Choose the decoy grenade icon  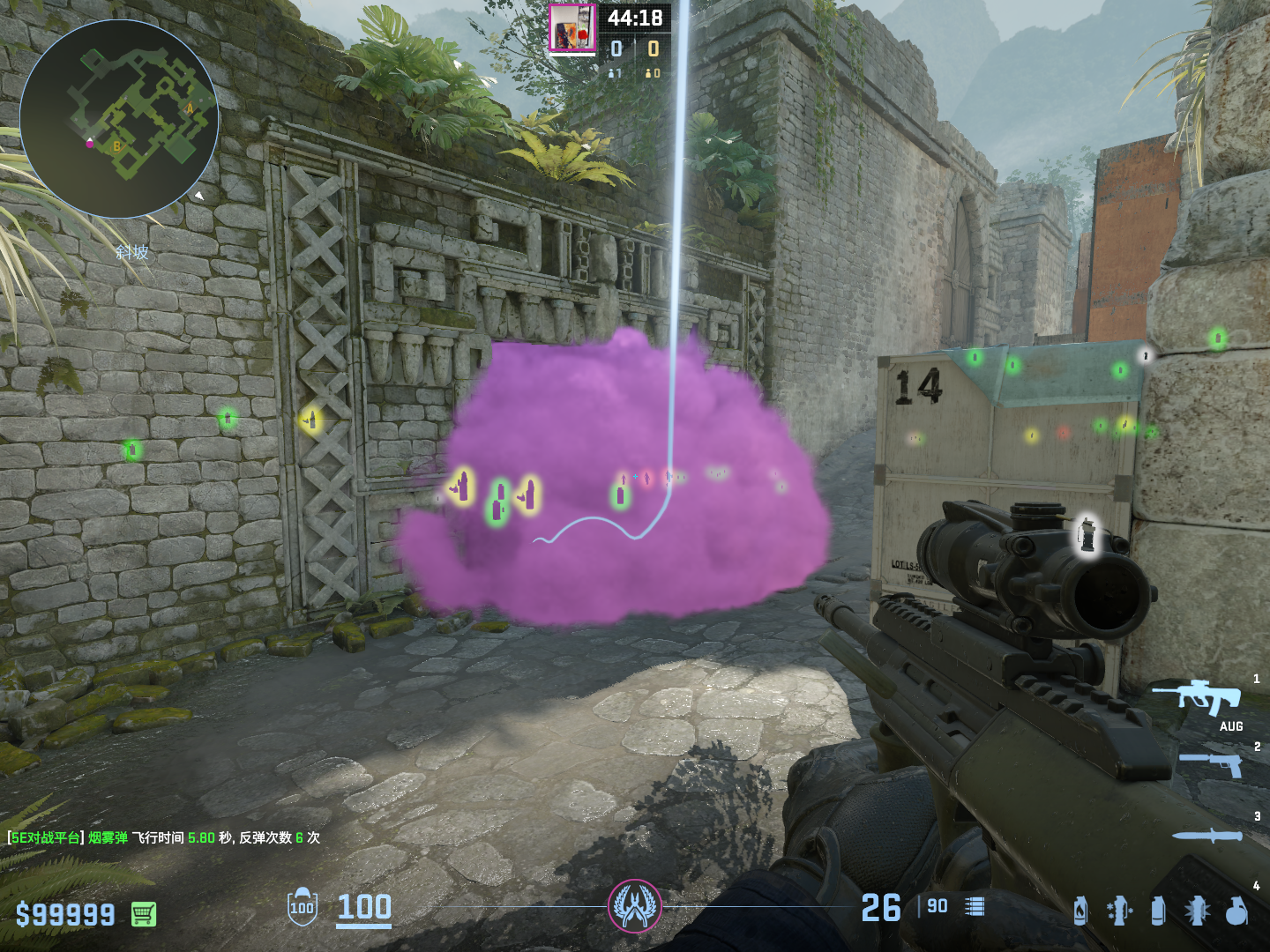pyautogui.click(x=1118, y=911)
